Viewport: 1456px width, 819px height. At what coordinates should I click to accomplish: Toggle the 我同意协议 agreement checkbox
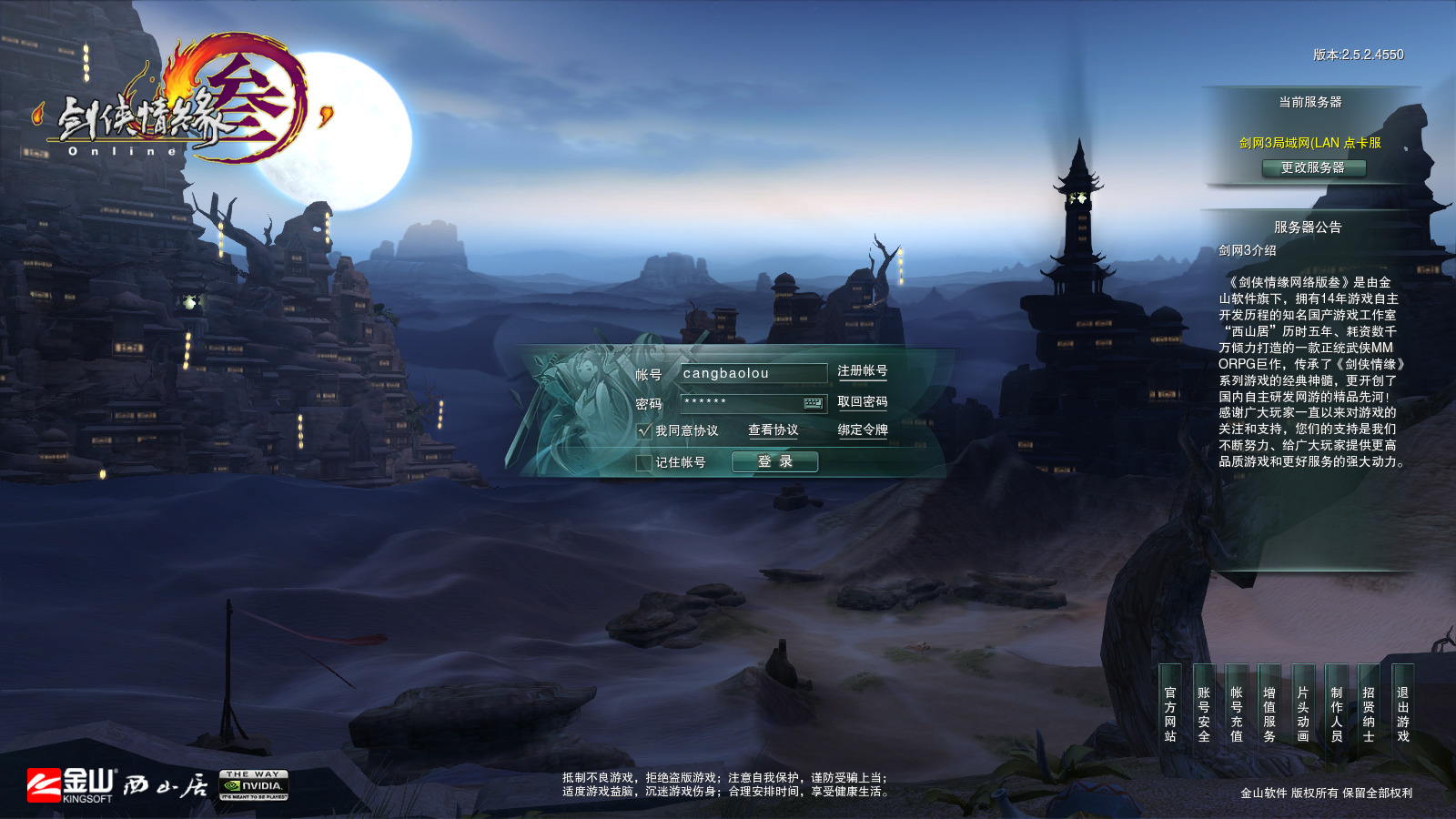[x=644, y=430]
